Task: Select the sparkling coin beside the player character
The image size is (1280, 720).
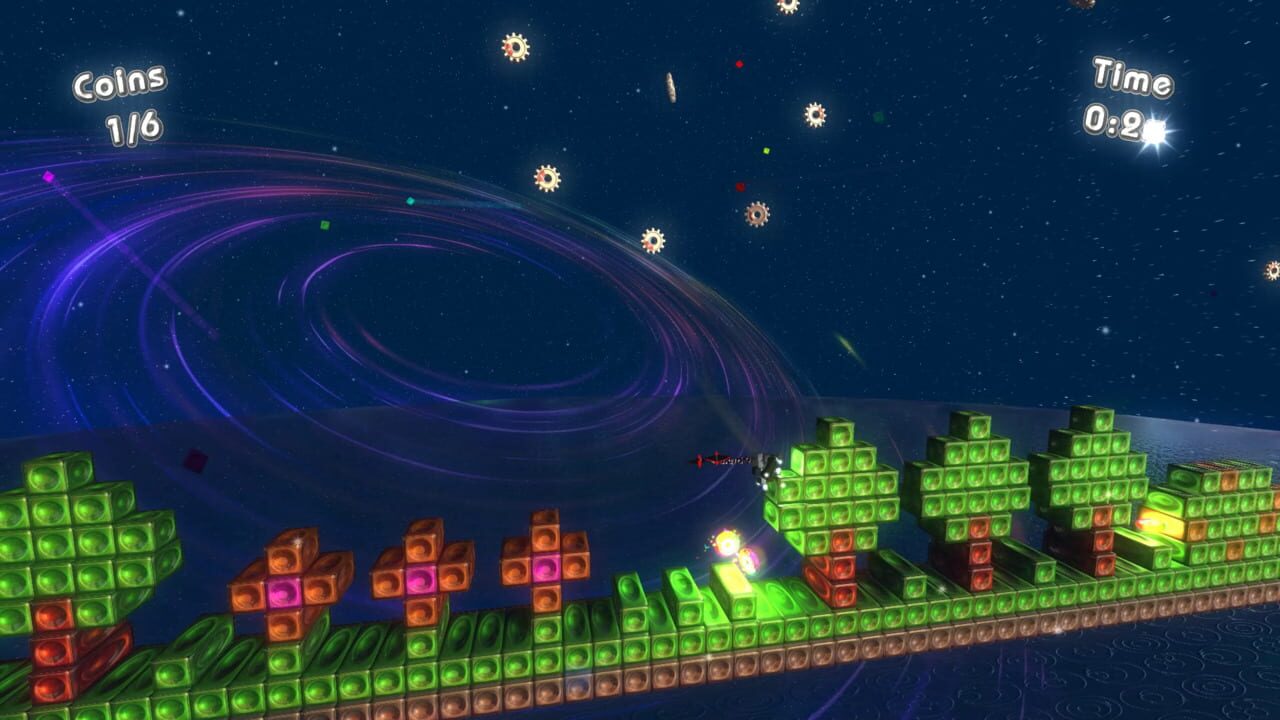Action: pyautogui.click(x=727, y=543)
